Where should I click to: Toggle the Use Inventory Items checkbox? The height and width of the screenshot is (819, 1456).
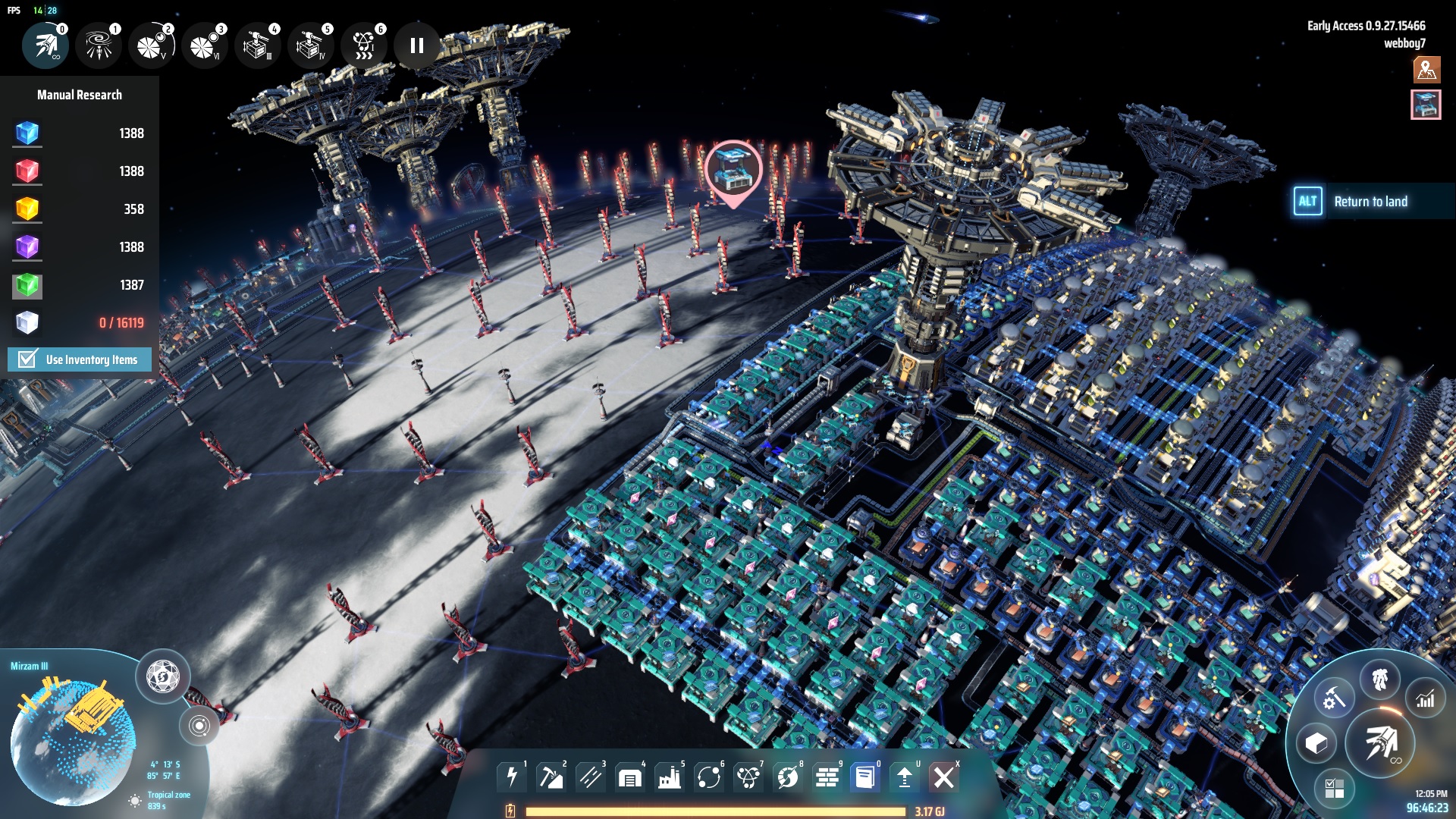(x=28, y=359)
